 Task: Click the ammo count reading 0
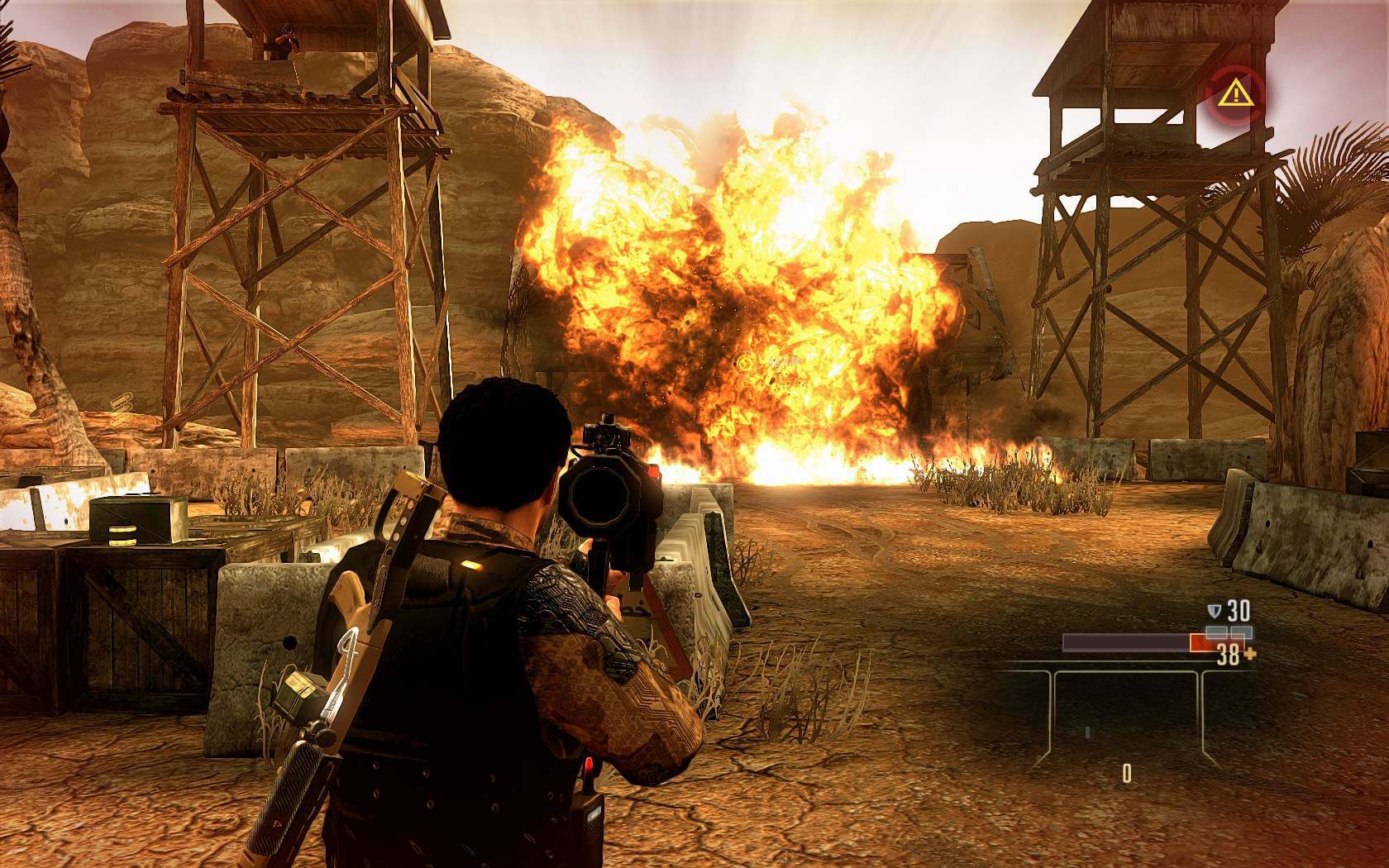coord(1127,773)
